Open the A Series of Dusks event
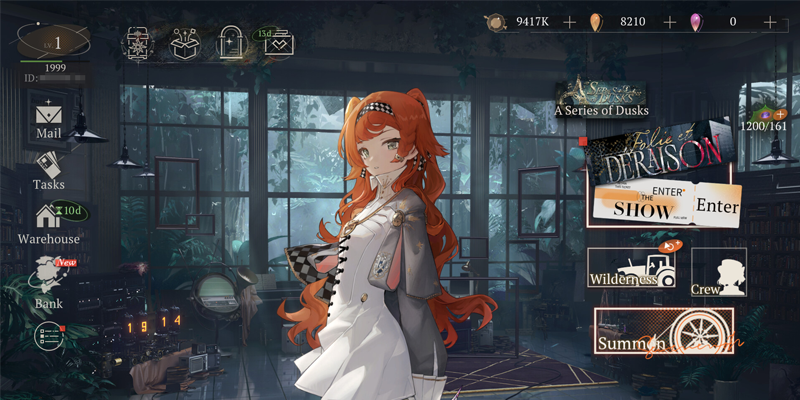Screen dimensions: 800x400 [601, 99]
